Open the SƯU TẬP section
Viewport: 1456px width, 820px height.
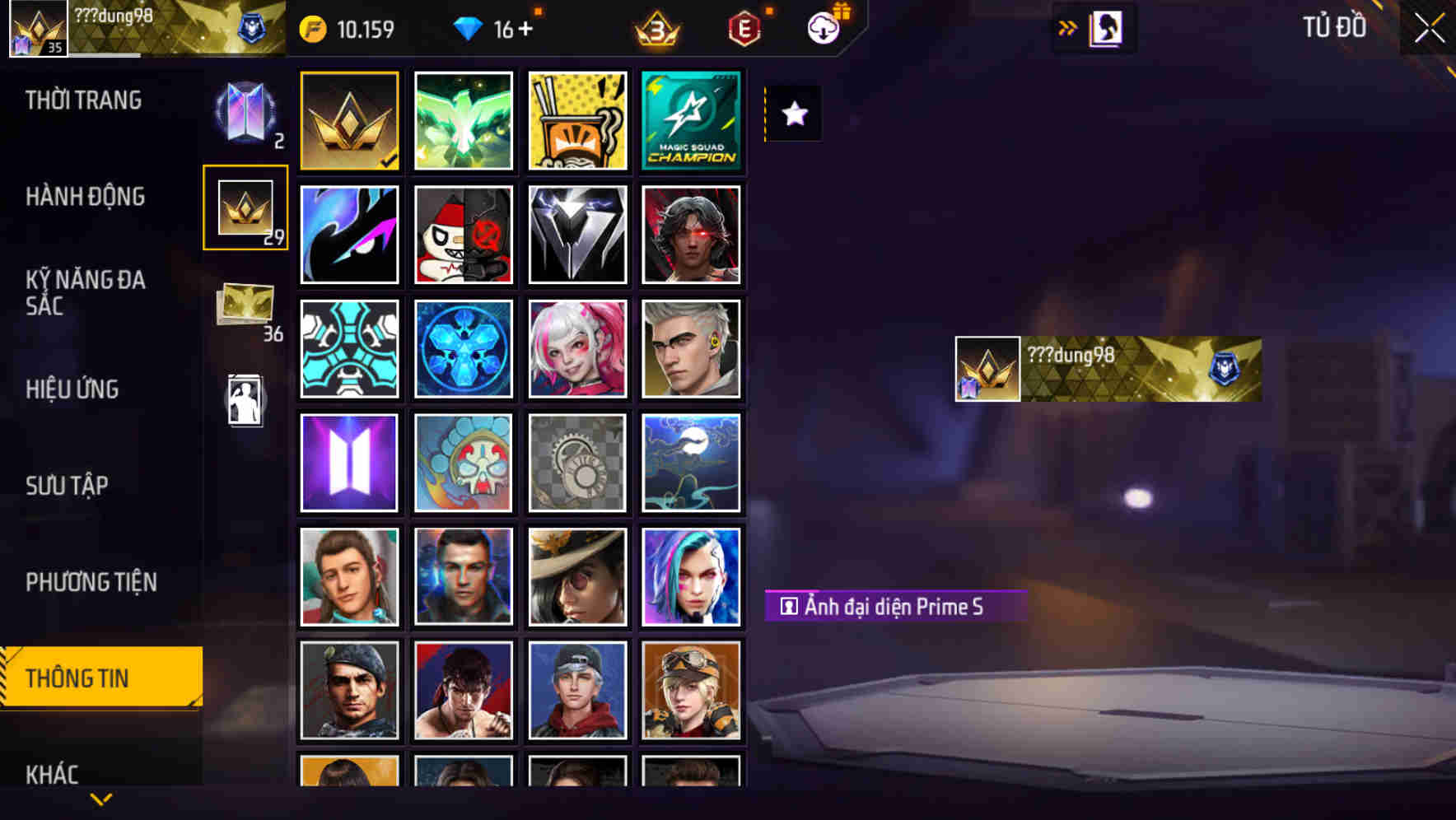coord(68,486)
